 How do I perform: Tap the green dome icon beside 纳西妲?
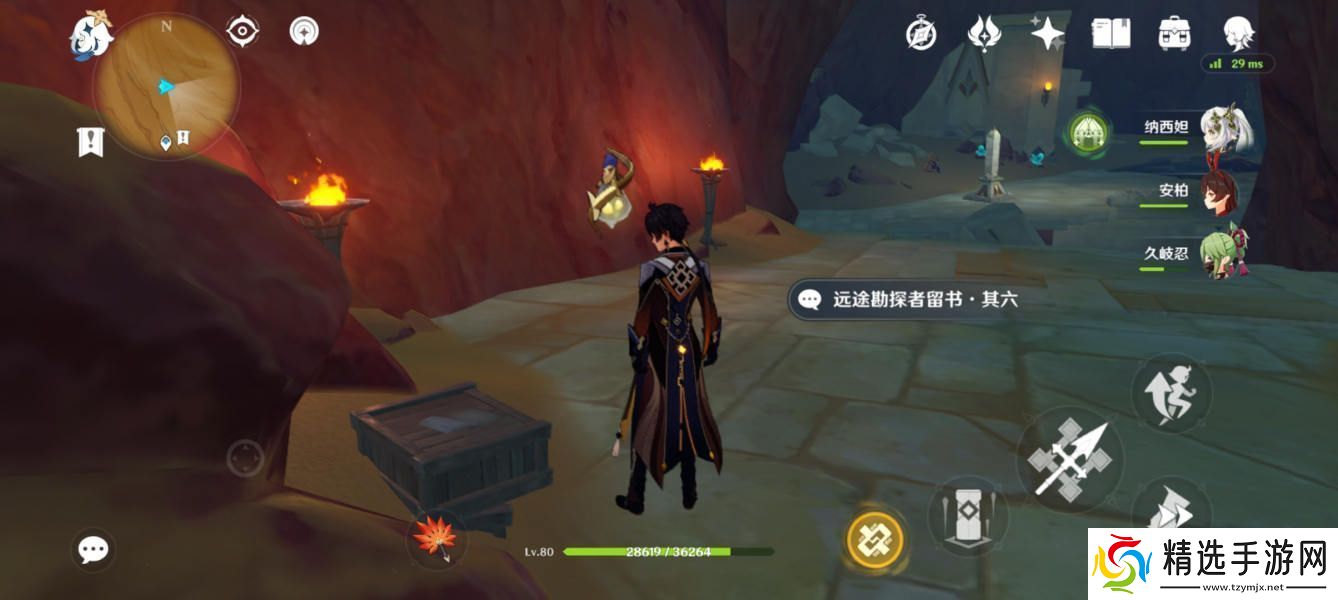(1086, 133)
